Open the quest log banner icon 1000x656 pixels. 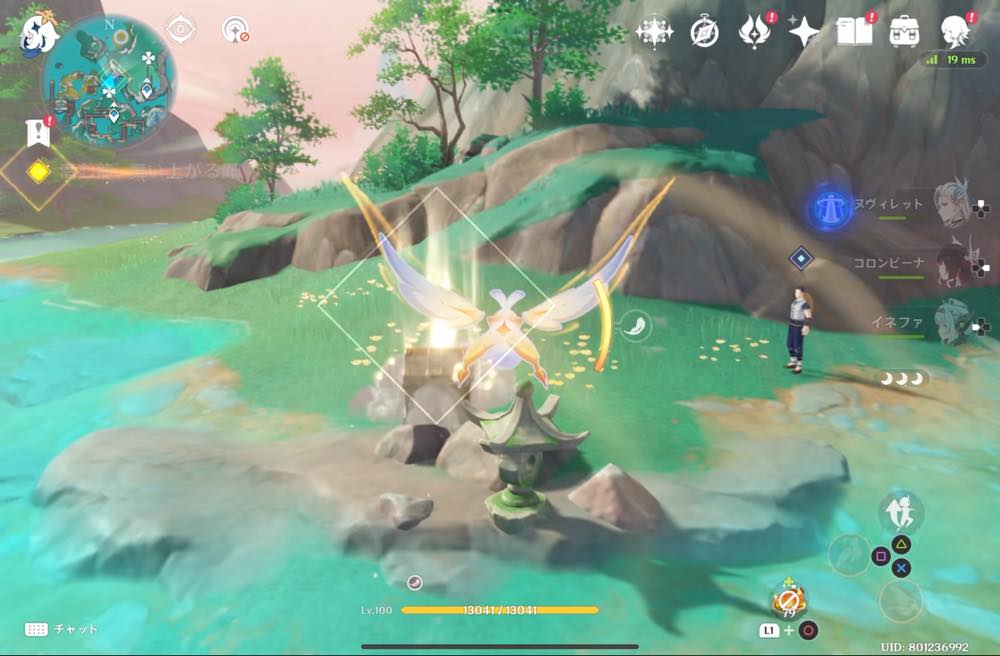39,131
